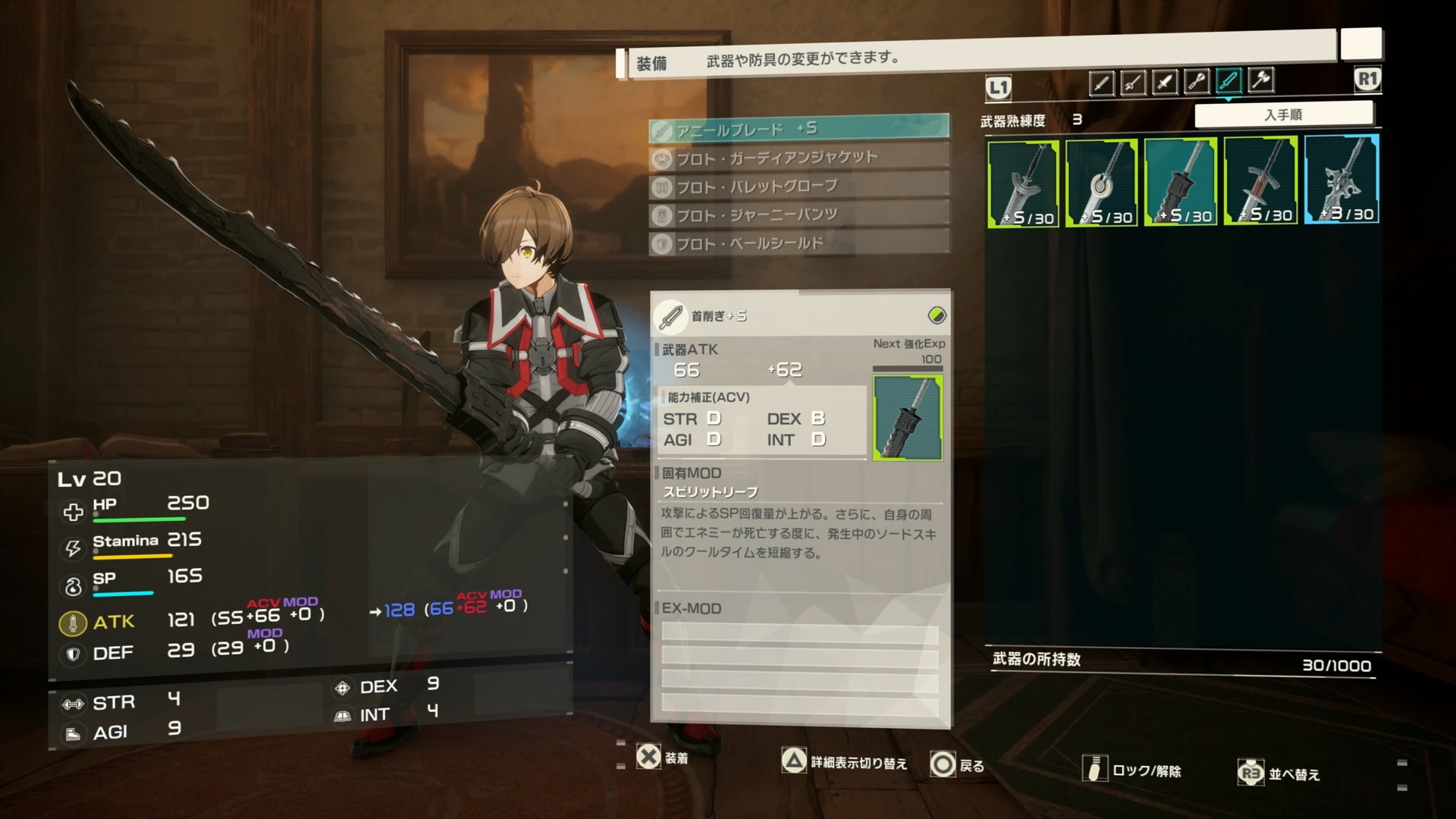Screen dimensions: 1456x819
Task: Click the 首削ぎ weapon preview image
Action: point(908,418)
